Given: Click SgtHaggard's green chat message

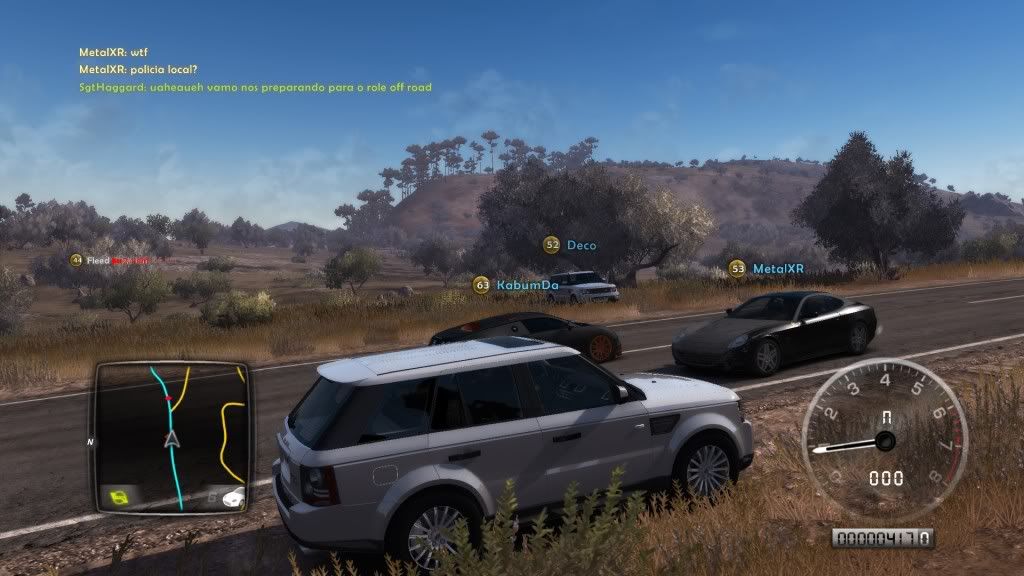Looking at the screenshot, I should point(255,88).
